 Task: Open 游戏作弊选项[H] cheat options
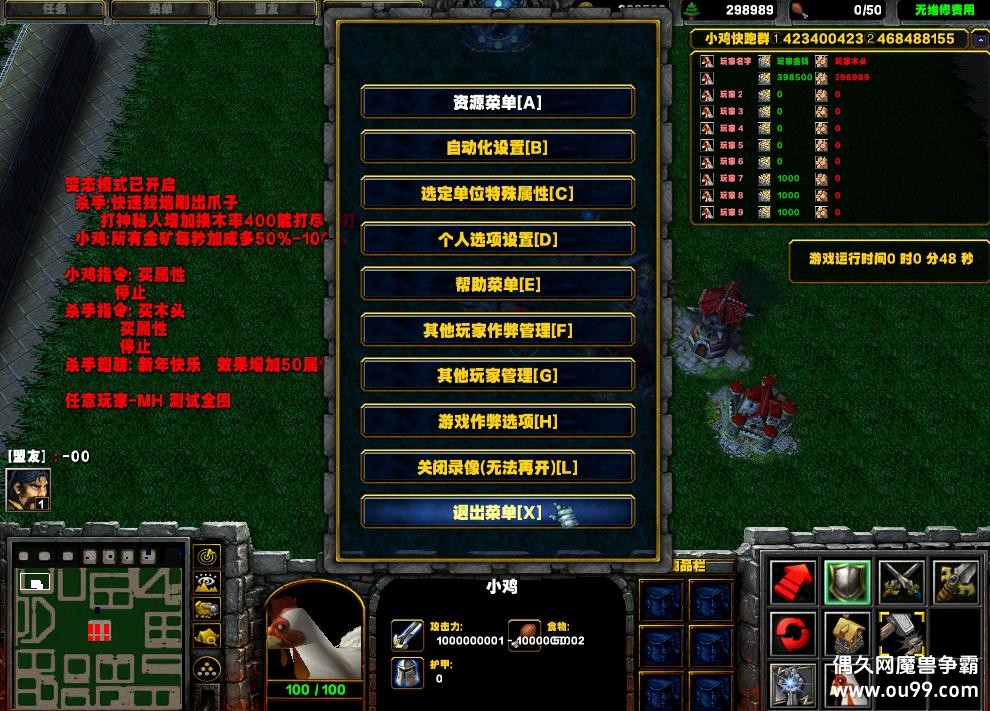click(497, 422)
